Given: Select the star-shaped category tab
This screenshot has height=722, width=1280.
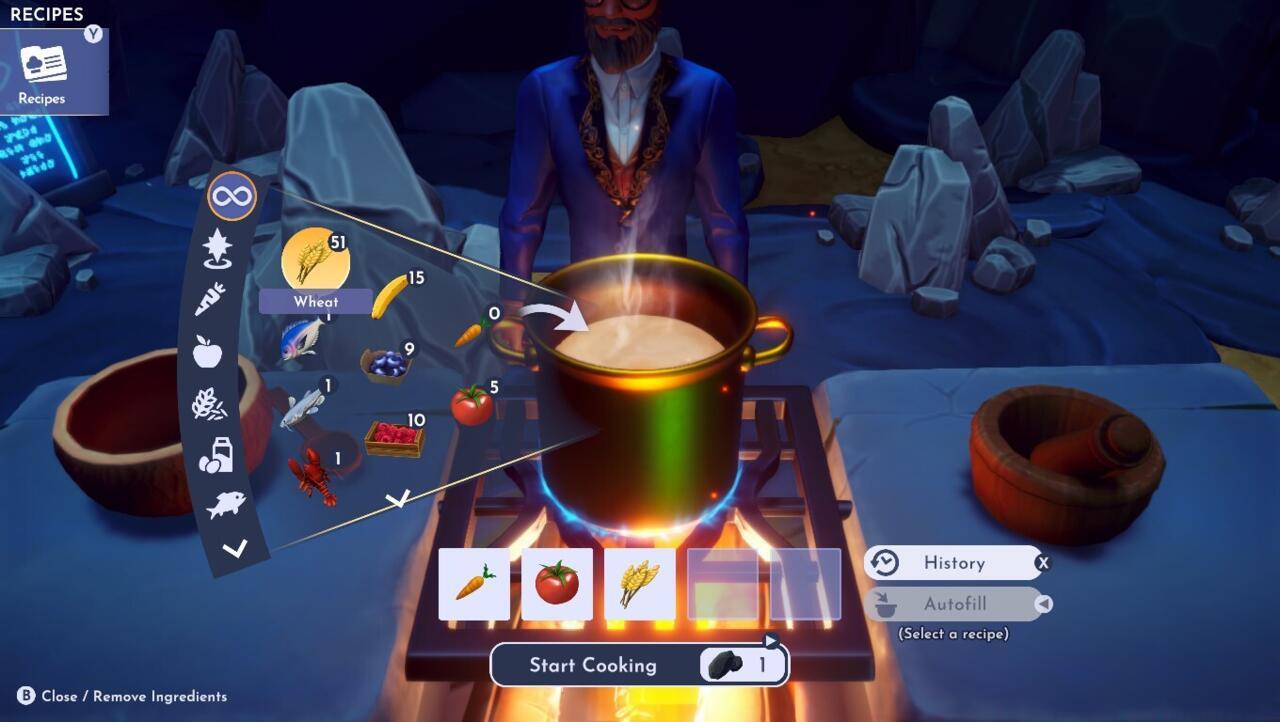Looking at the screenshot, I should [217, 248].
